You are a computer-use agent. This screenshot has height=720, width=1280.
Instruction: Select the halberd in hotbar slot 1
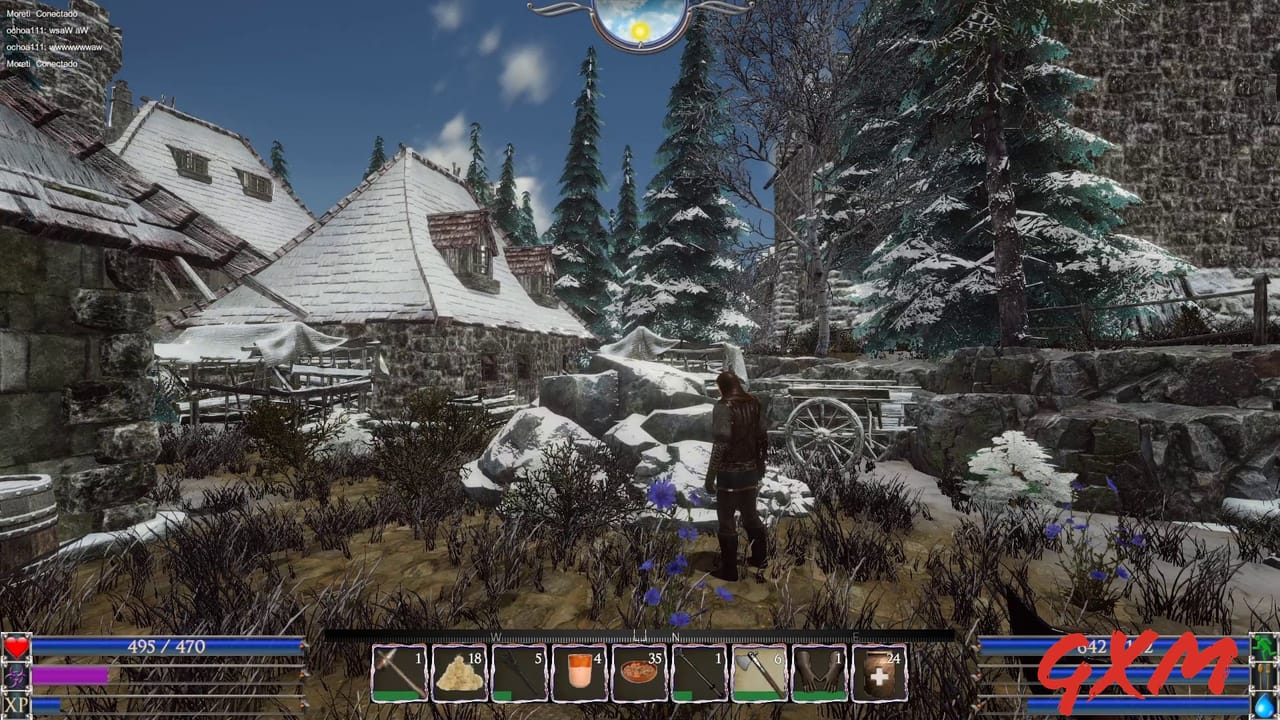(x=400, y=672)
